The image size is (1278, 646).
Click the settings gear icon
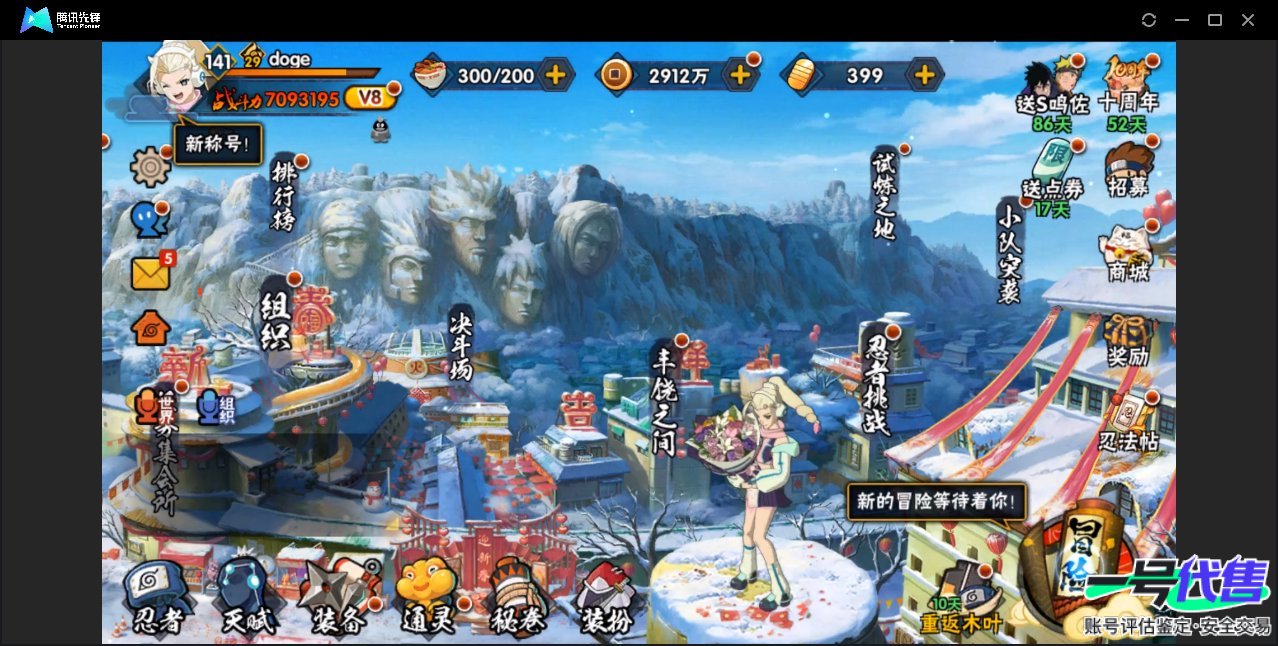tap(150, 166)
